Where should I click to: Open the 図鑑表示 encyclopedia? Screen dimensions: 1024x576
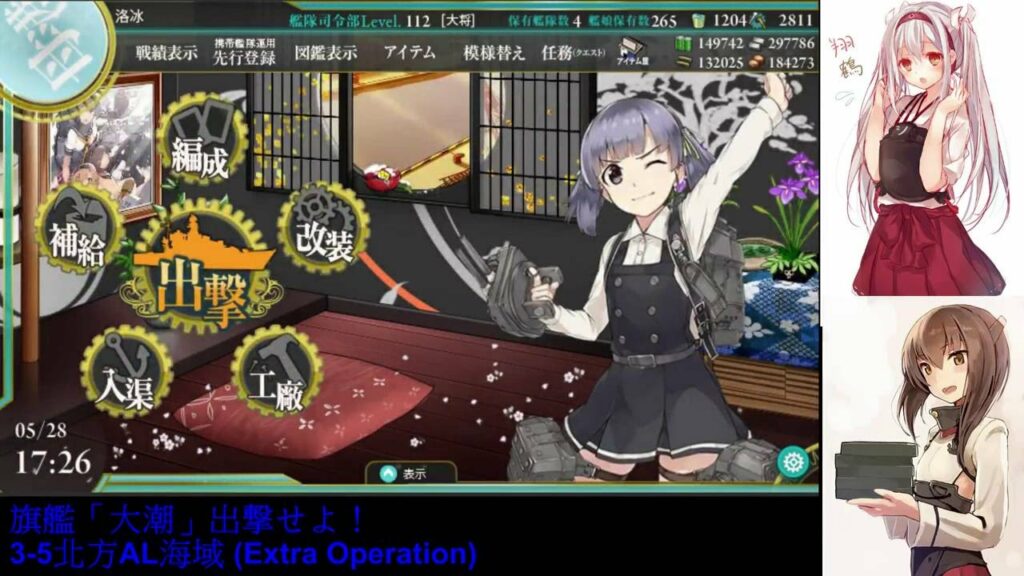pyautogui.click(x=326, y=53)
